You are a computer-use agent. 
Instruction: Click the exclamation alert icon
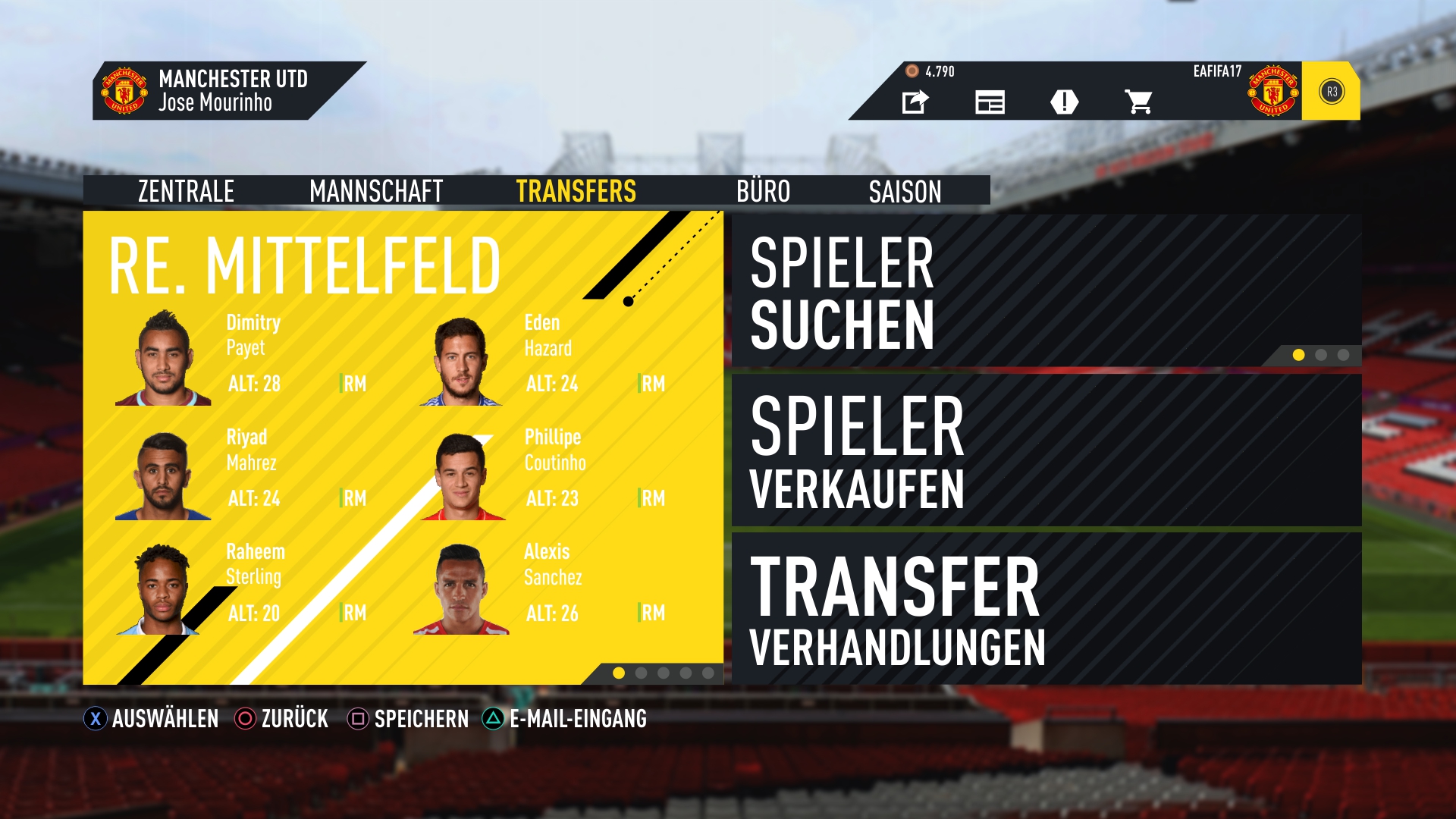coord(1064,102)
